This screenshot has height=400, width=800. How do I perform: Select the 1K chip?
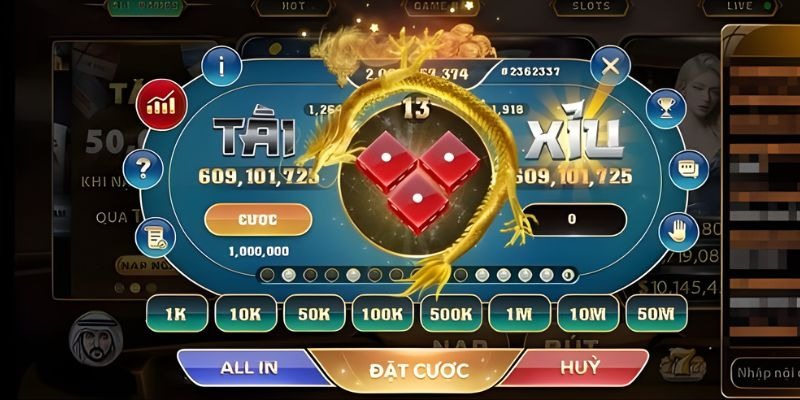176,313
